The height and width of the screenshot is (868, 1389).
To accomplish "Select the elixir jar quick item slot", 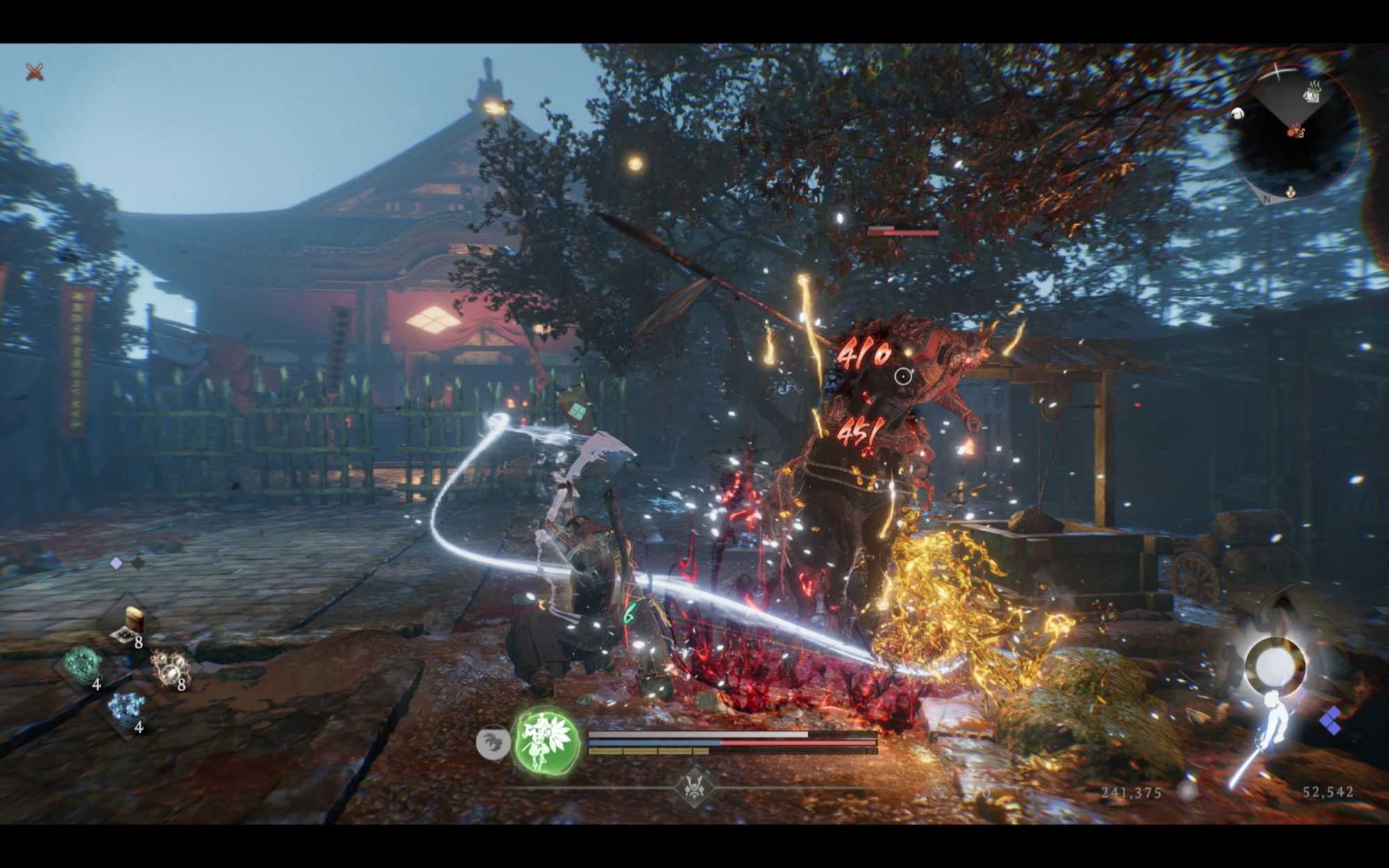I will click(130, 624).
